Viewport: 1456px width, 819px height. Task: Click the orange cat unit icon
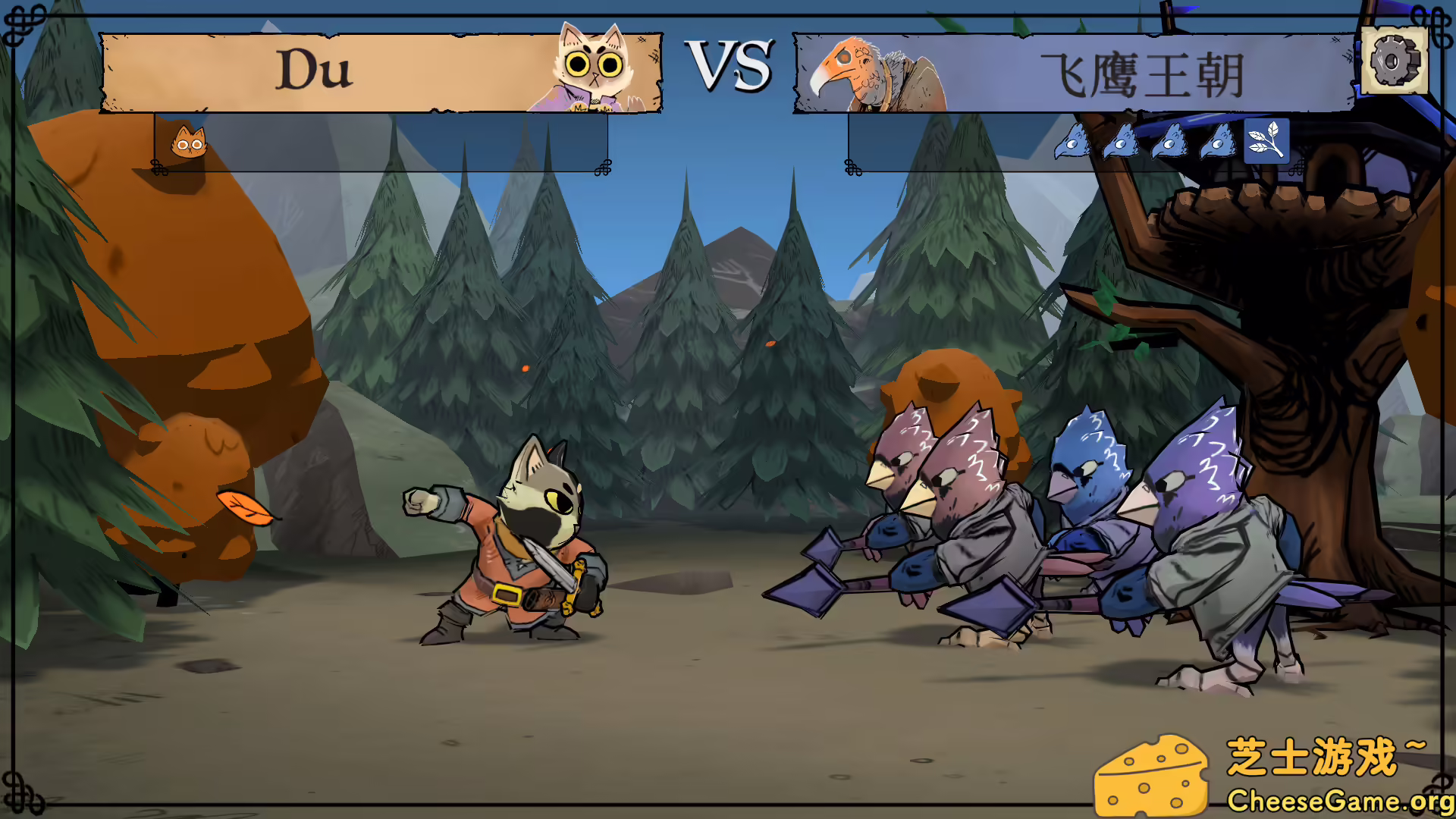coord(188,142)
